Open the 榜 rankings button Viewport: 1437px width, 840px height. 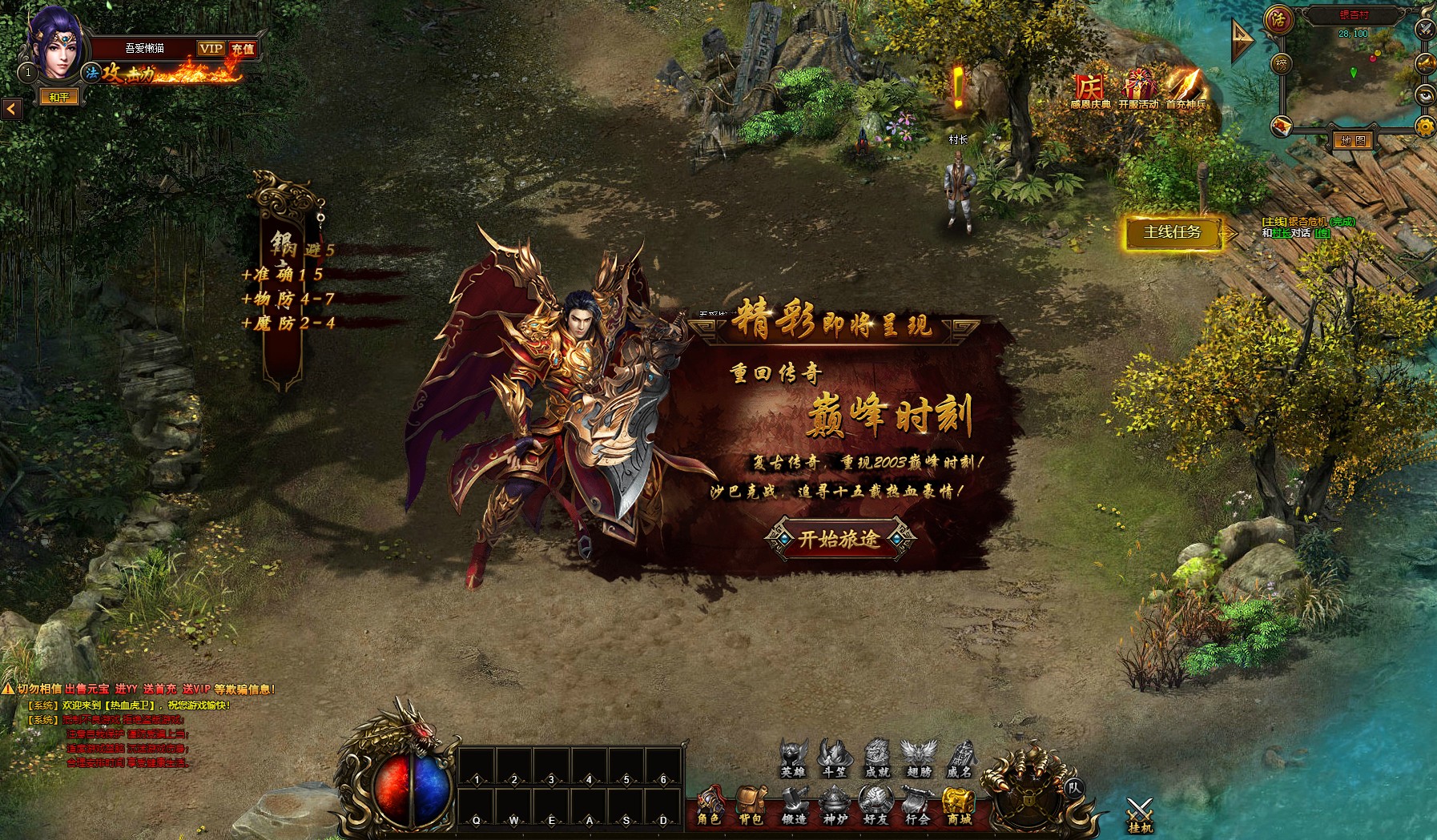coord(1282,63)
